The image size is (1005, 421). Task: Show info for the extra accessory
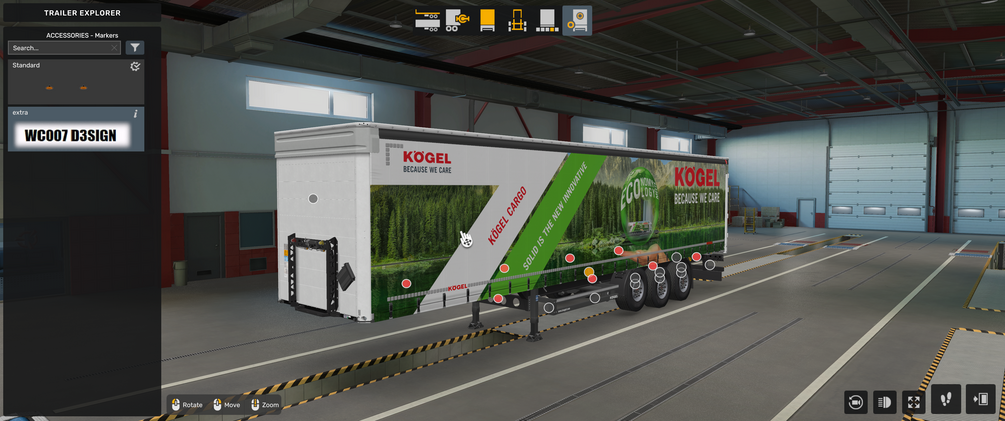(136, 114)
